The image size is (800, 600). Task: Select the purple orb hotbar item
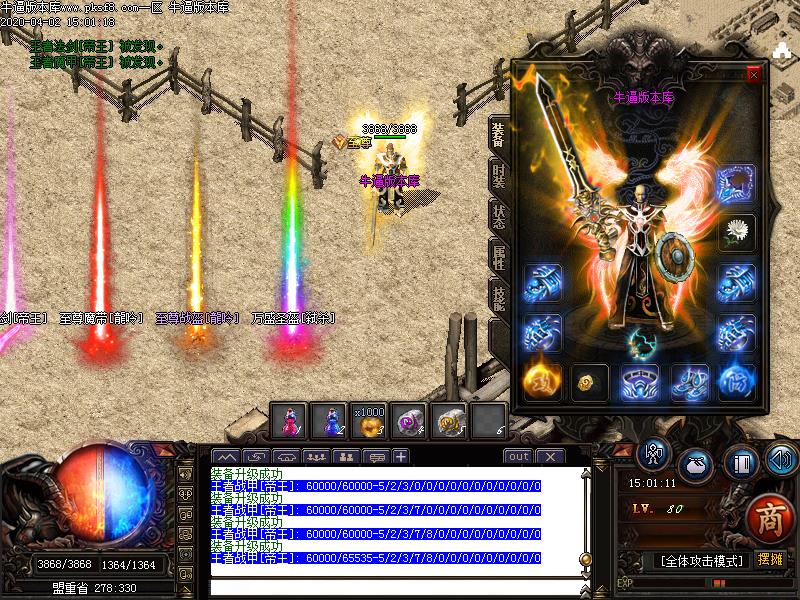(x=409, y=421)
